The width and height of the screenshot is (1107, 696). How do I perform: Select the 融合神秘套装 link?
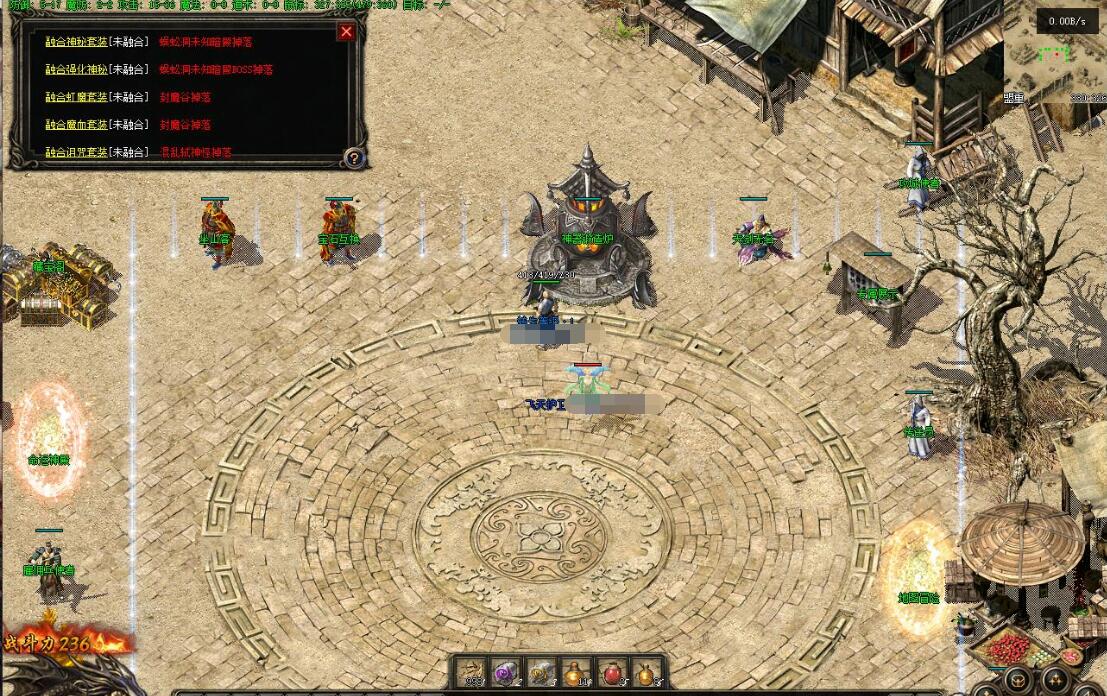pyautogui.click(x=75, y=42)
